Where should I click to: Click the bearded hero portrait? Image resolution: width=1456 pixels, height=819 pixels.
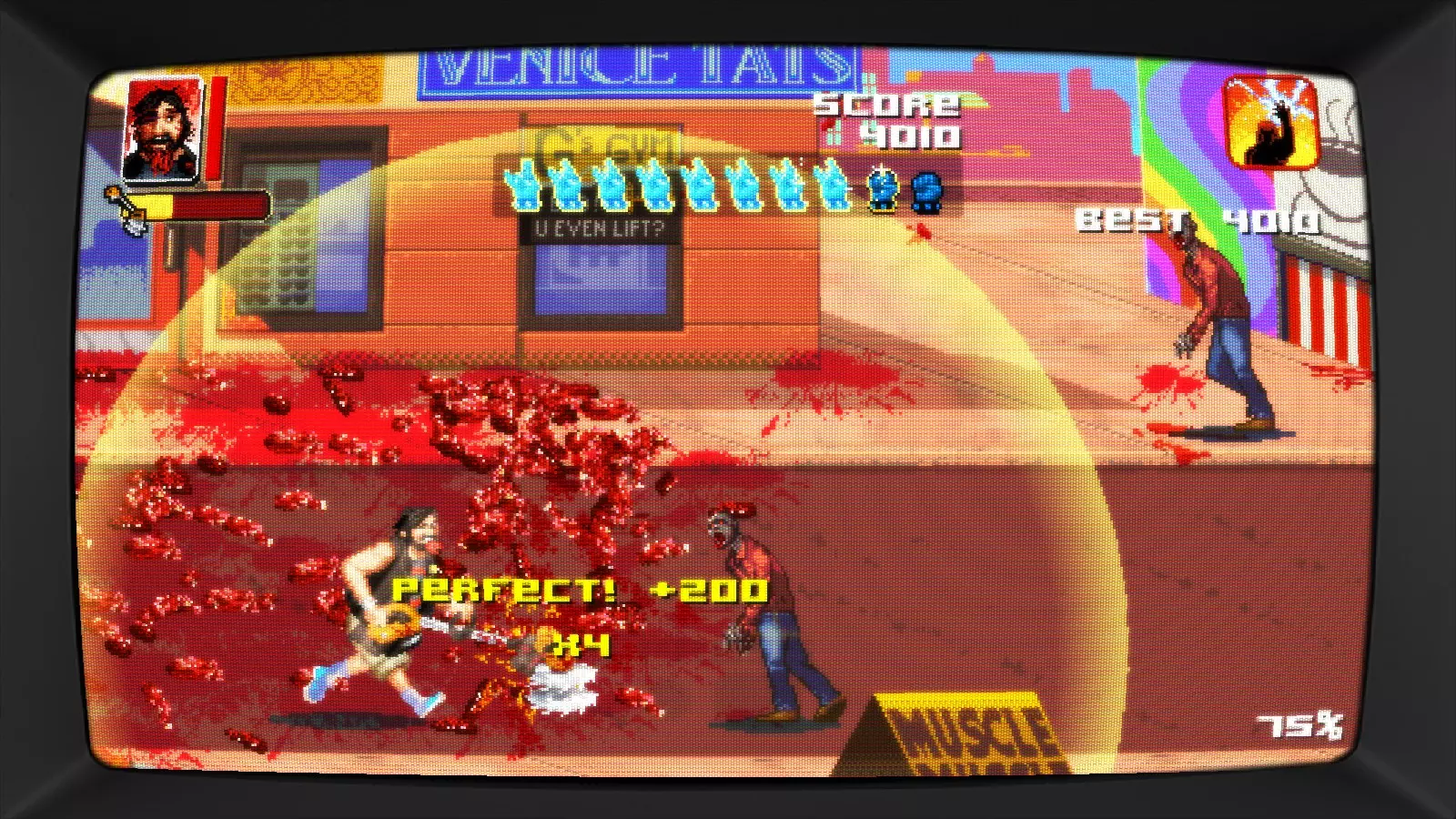click(x=164, y=129)
